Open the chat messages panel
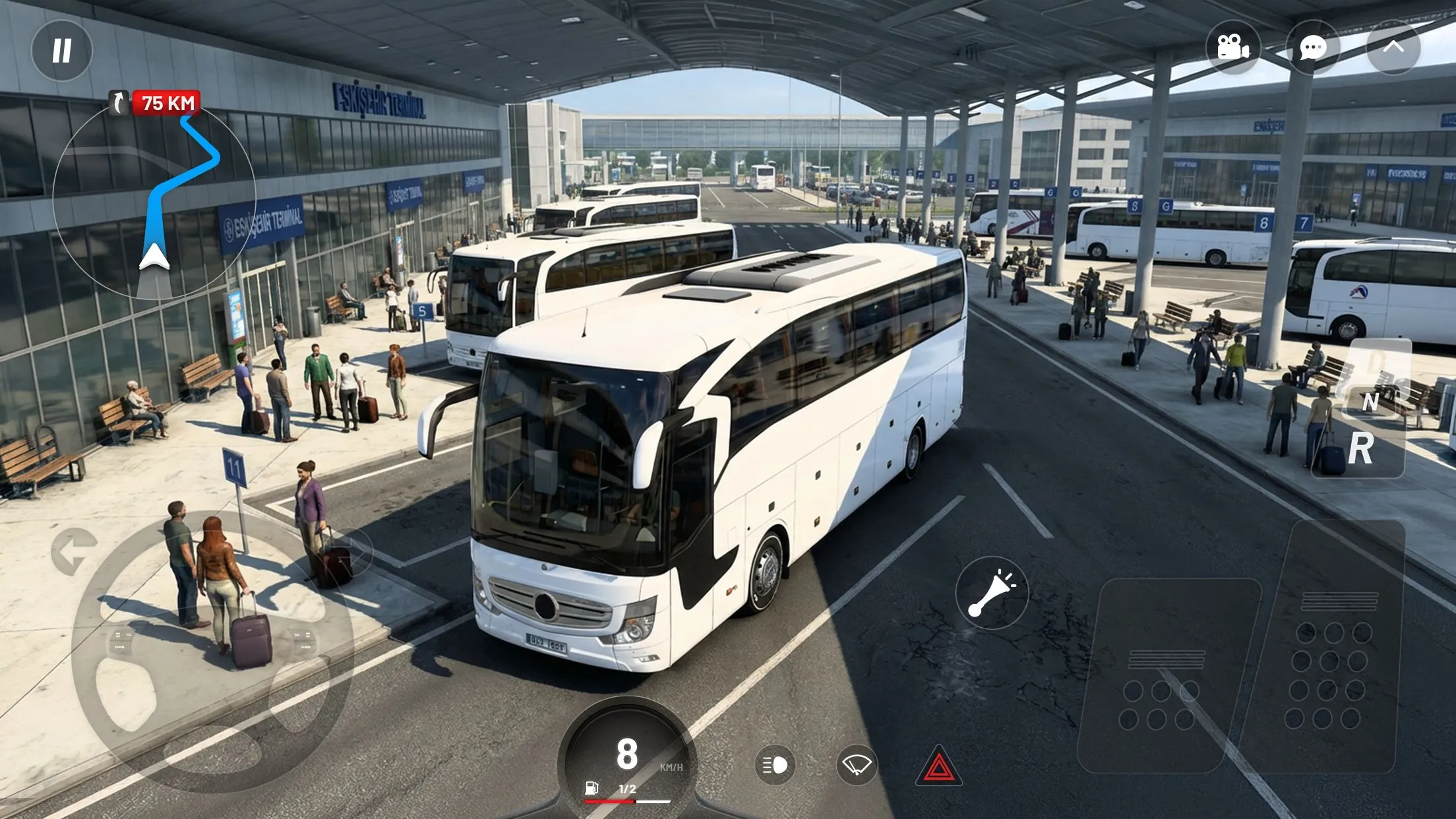 pyautogui.click(x=1312, y=47)
